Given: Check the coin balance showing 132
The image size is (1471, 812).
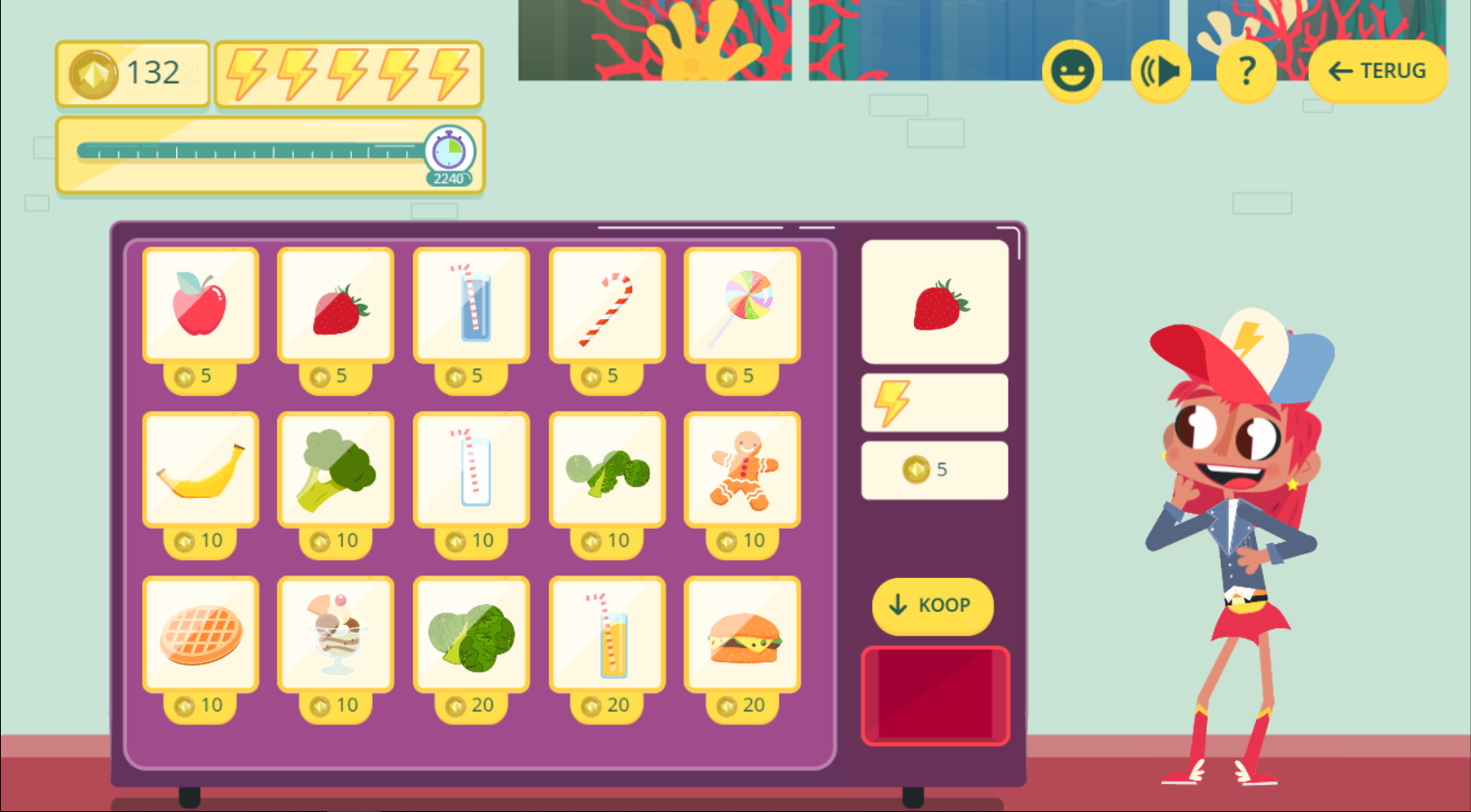Looking at the screenshot, I should point(132,73).
